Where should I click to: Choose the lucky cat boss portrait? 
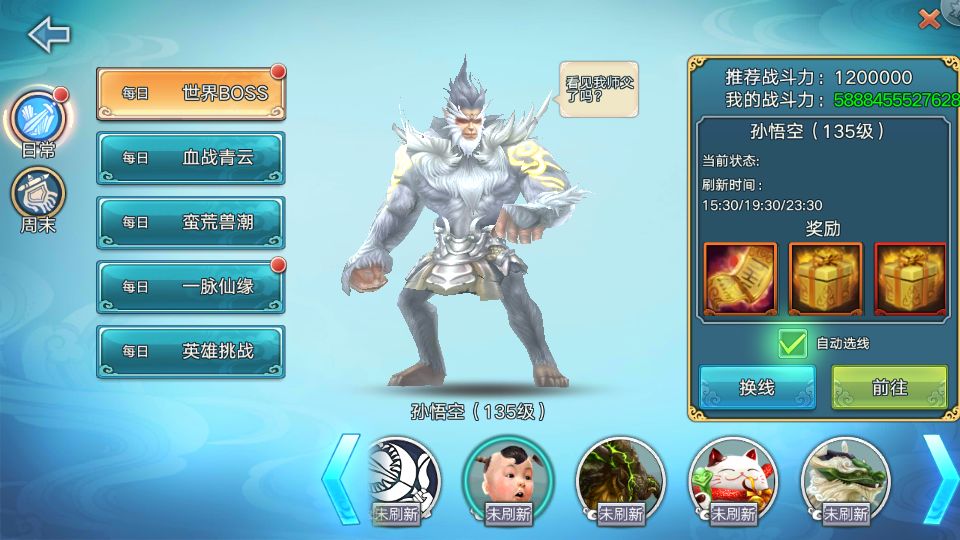coord(734,475)
